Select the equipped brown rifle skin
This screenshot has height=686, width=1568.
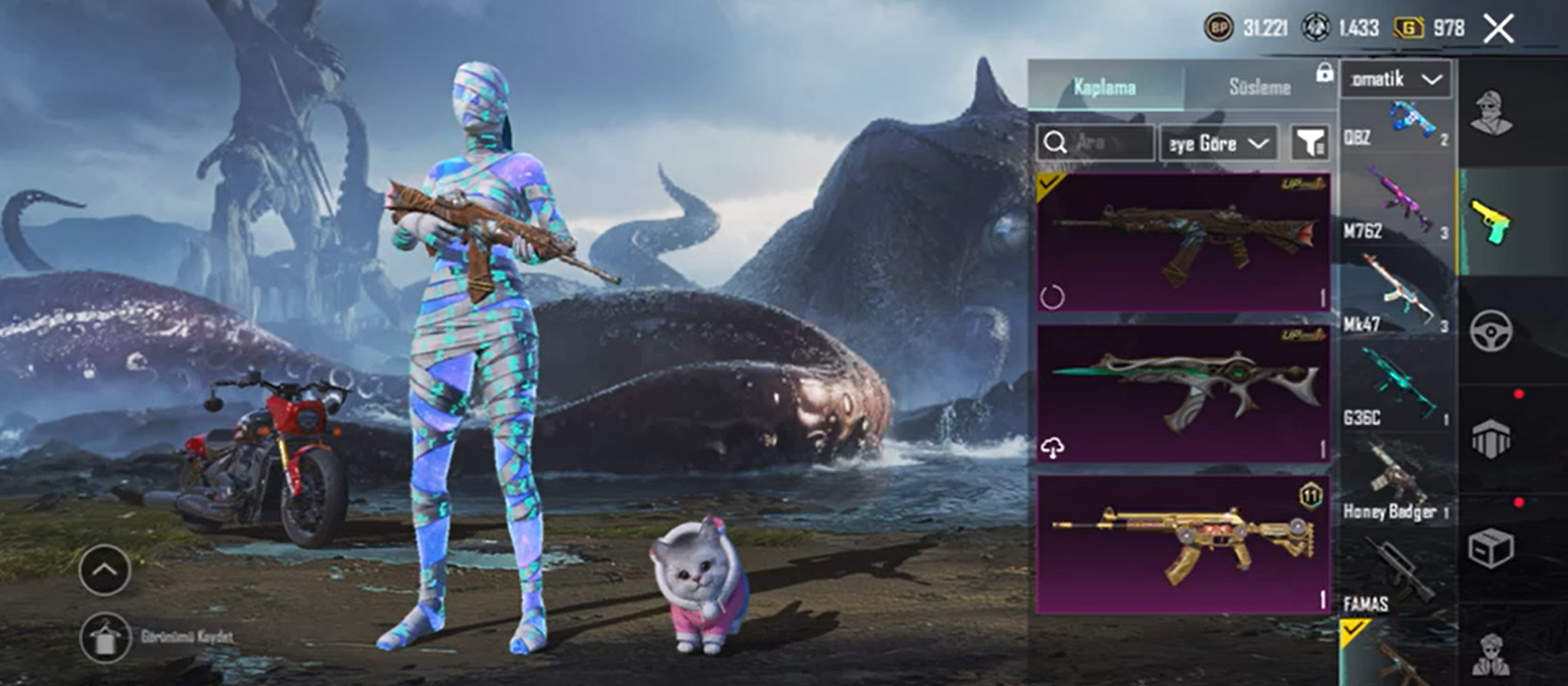[1182, 242]
